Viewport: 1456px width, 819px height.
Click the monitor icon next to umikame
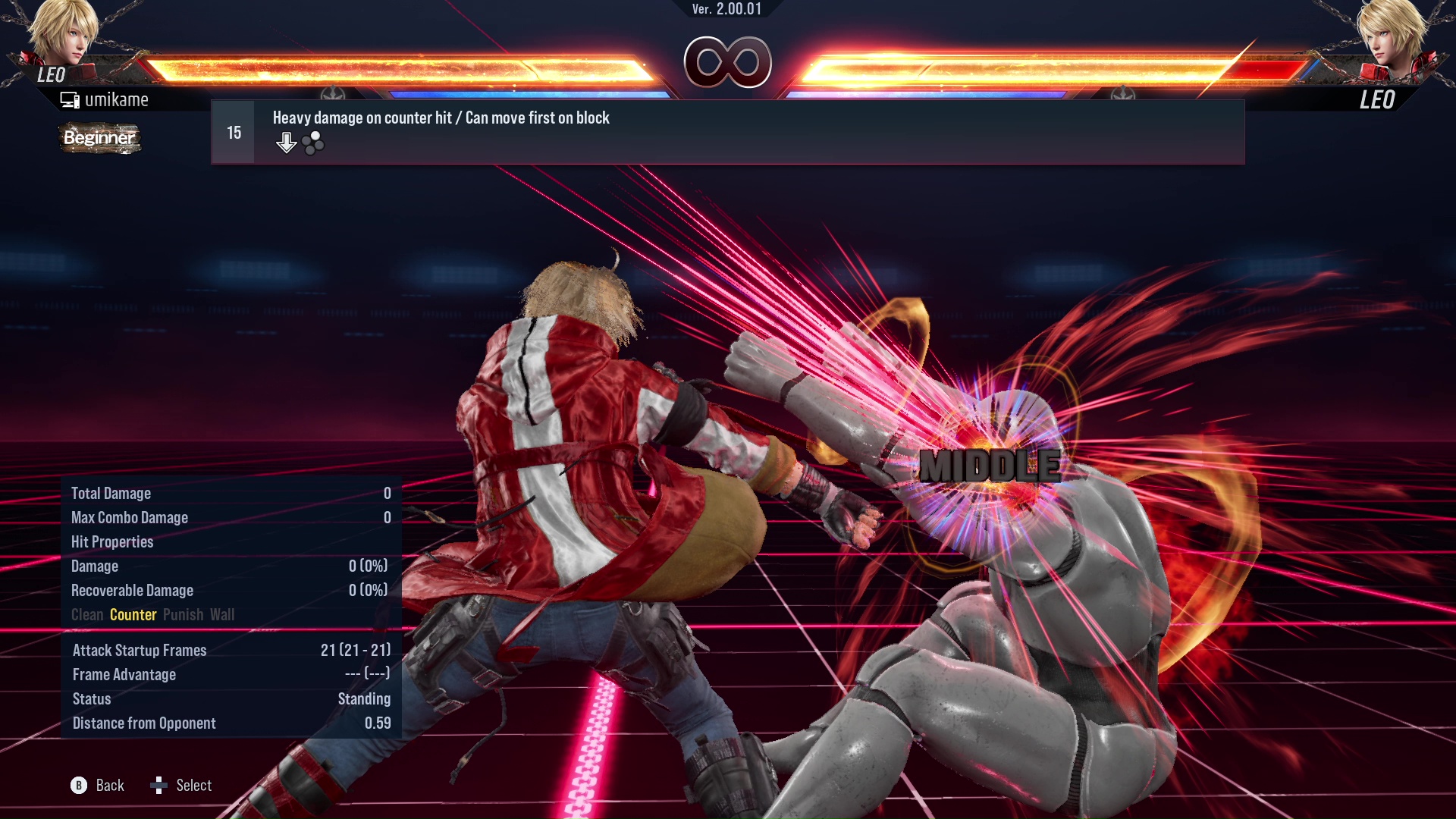click(x=71, y=99)
